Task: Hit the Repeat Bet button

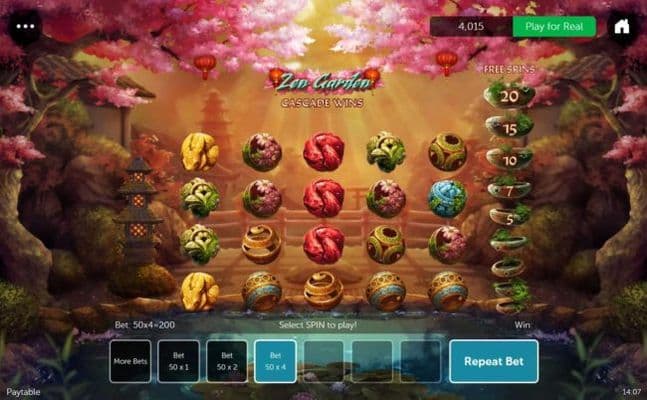Action: click(x=493, y=361)
